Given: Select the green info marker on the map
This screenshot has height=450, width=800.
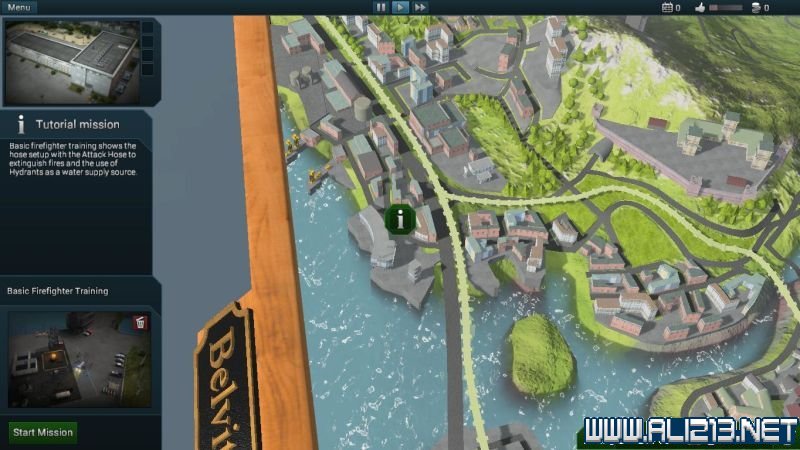Looking at the screenshot, I should click(400, 219).
